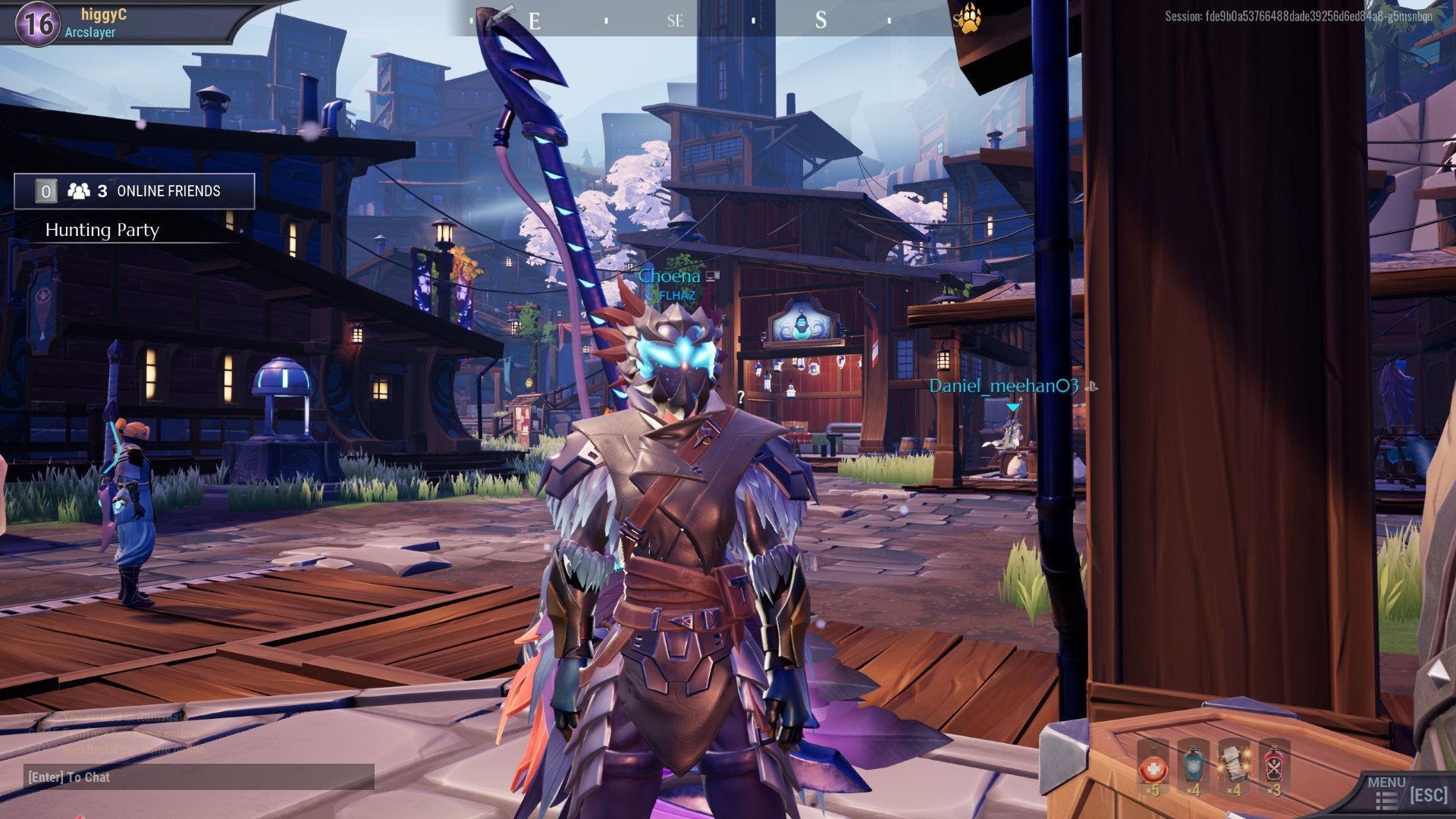The width and height of the screenshot is (1456, 819).
Task: Click the chat entry field
Action: point(201,777)
